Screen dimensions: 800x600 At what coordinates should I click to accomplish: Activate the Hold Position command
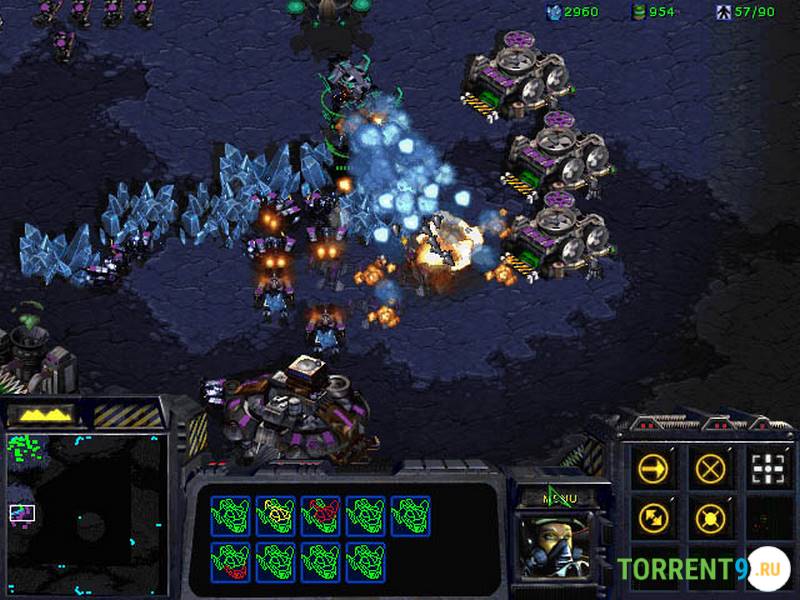coord(709,518)
